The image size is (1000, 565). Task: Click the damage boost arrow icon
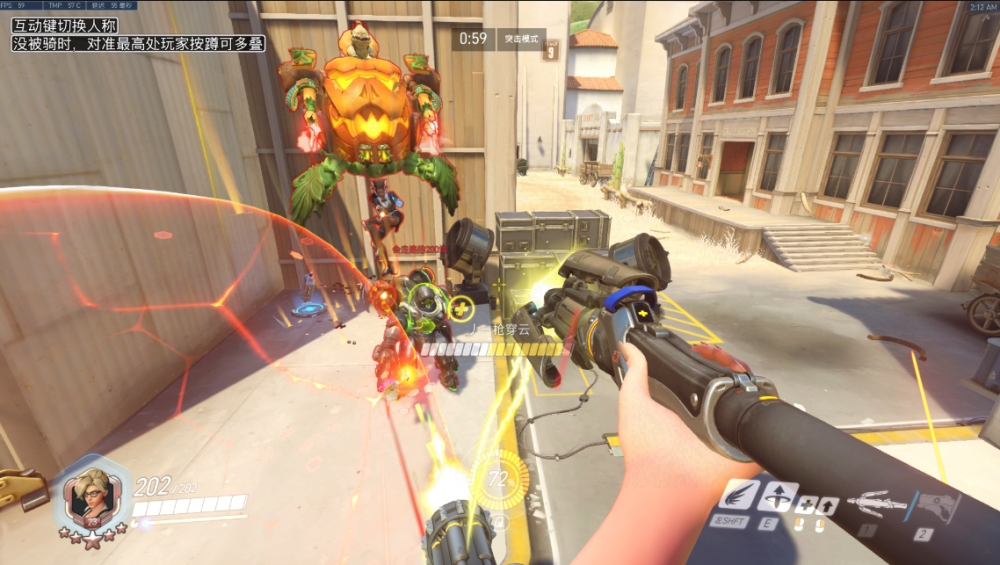point(827,506)
